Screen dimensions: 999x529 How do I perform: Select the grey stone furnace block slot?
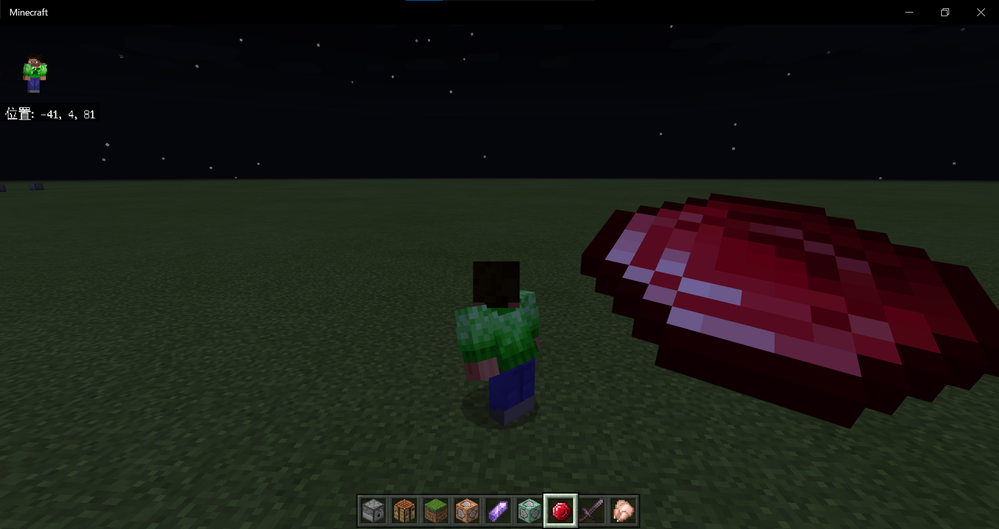(x=373, y=510)
